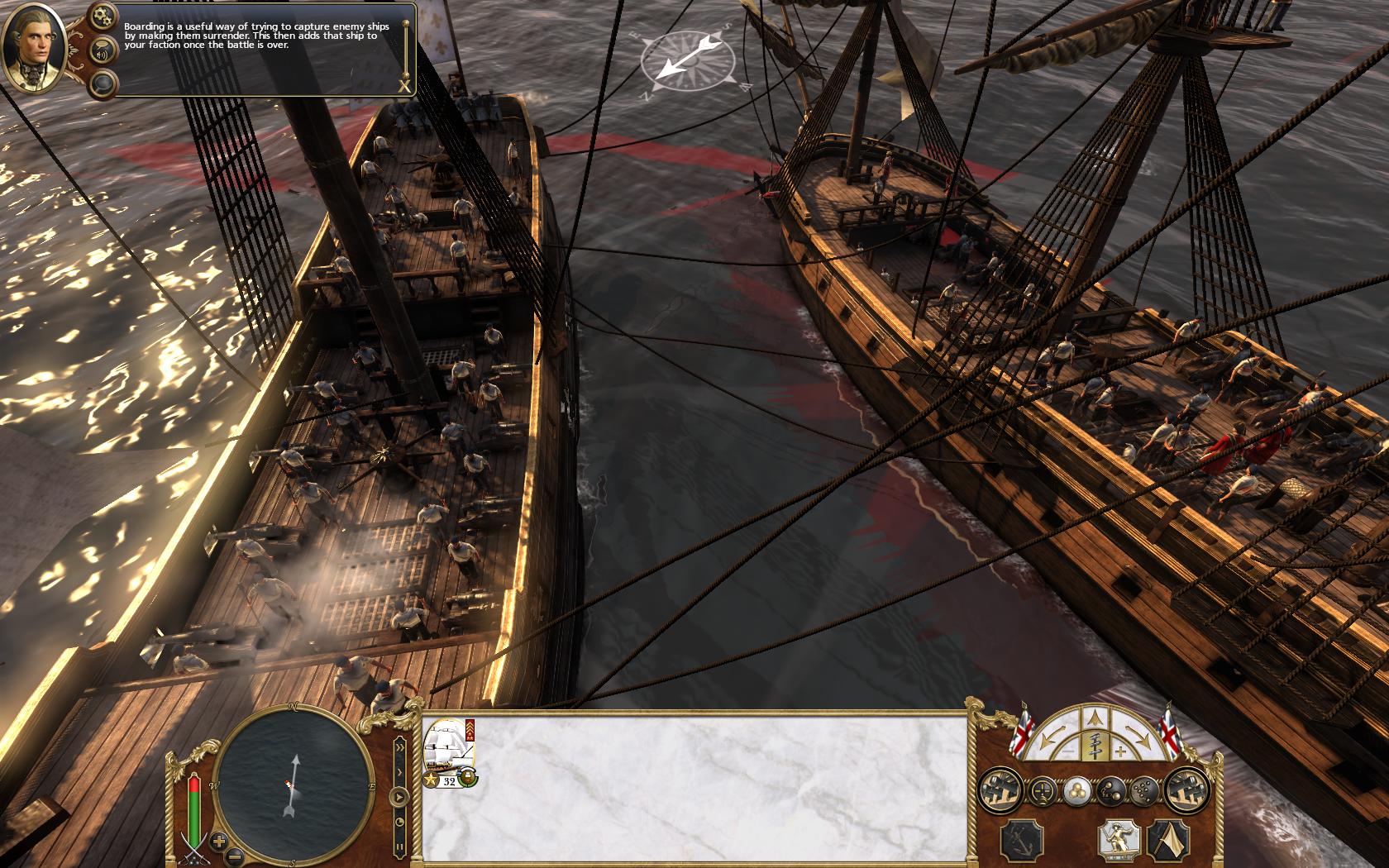The height and width of the screenshot is (868, 1389).
Task: Raise the white flag withdraw button
Action: (1168, 839)
